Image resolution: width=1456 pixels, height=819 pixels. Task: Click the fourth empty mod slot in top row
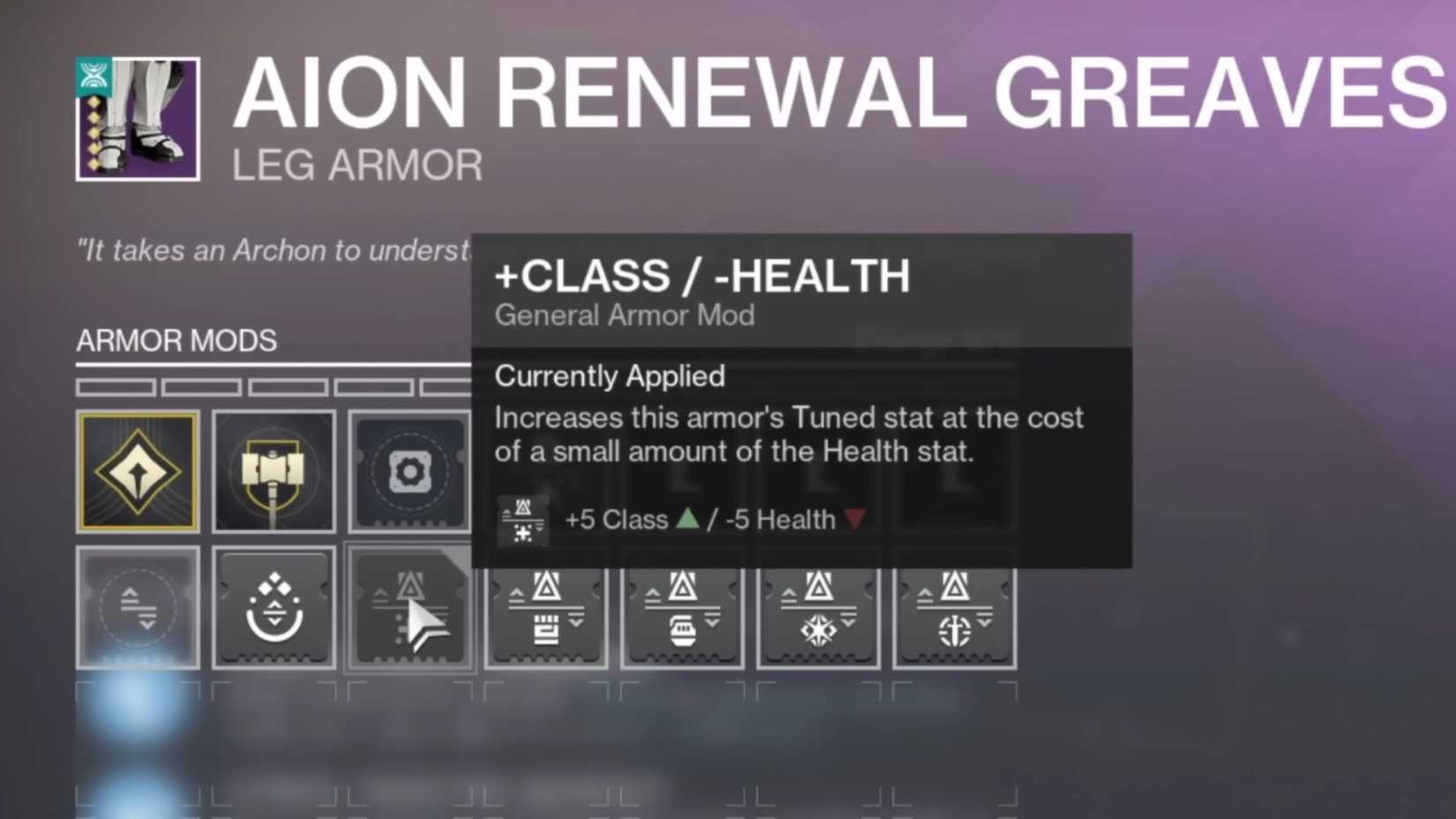tap(546, 470)
